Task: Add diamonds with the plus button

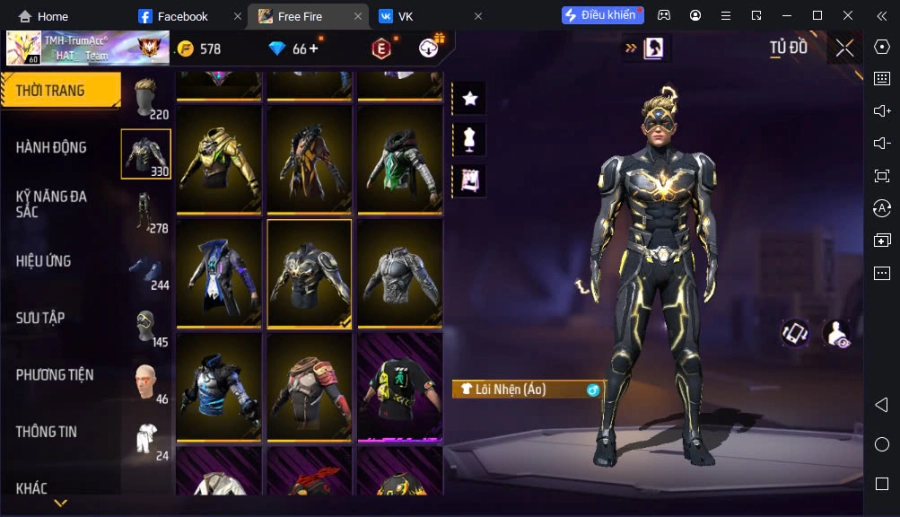Action: [313, 48]
